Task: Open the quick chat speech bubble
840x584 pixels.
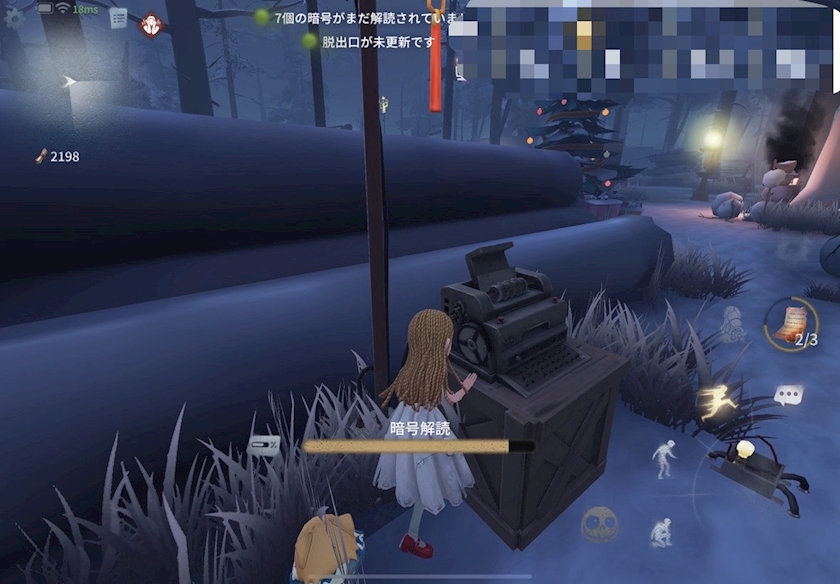Action: (x=788, y=396)
